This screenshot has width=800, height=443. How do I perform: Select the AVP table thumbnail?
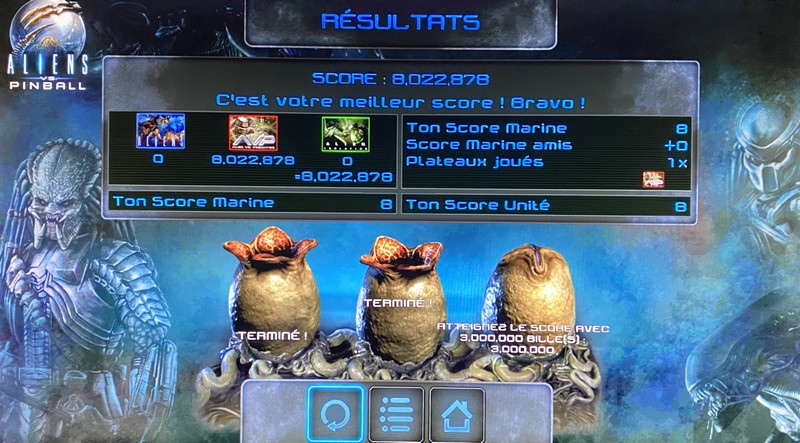click(x=252, y=132)
